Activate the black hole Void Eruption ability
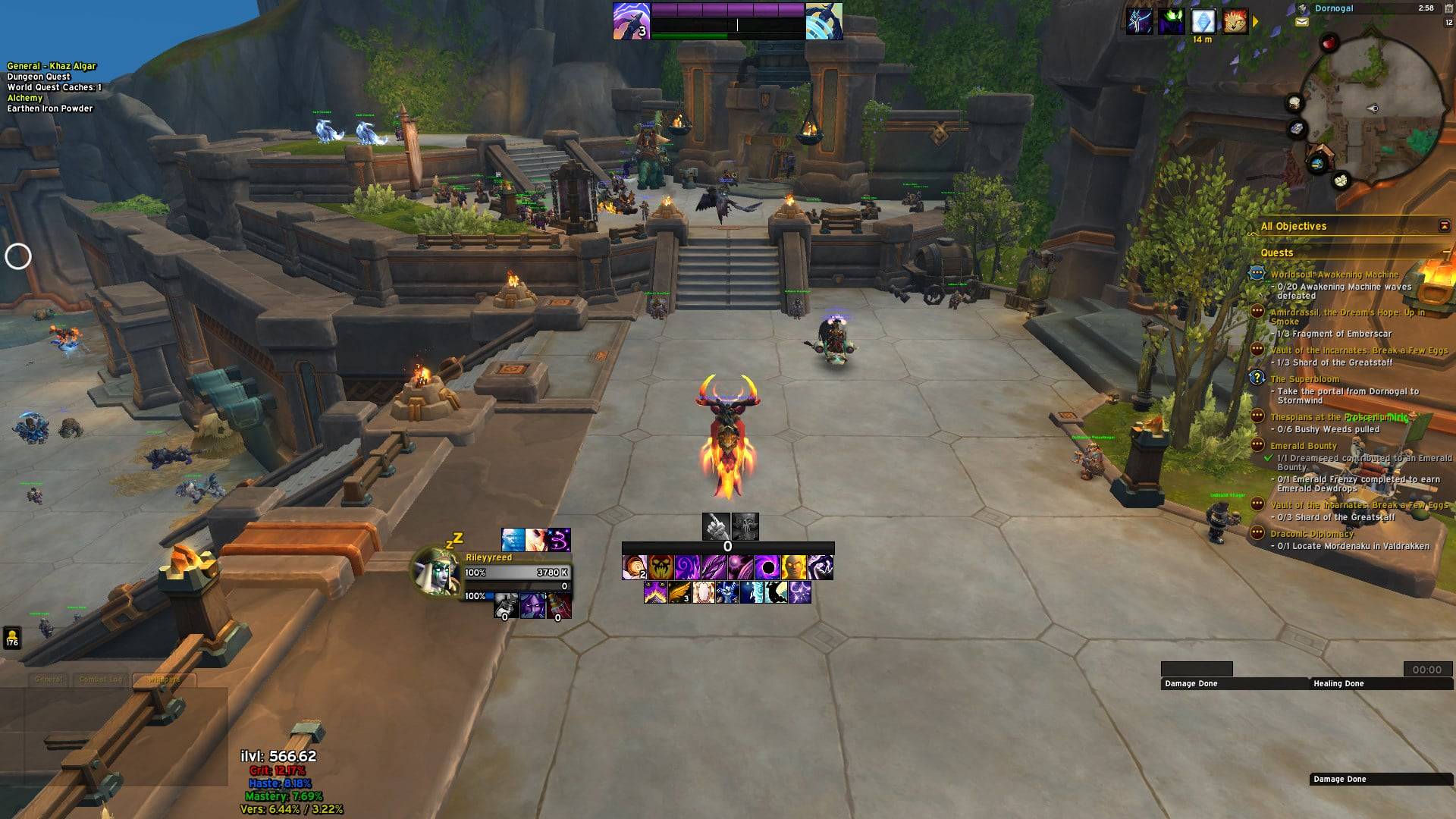The height and width of the screenshot is (819, 1456). tap(767, 567)
